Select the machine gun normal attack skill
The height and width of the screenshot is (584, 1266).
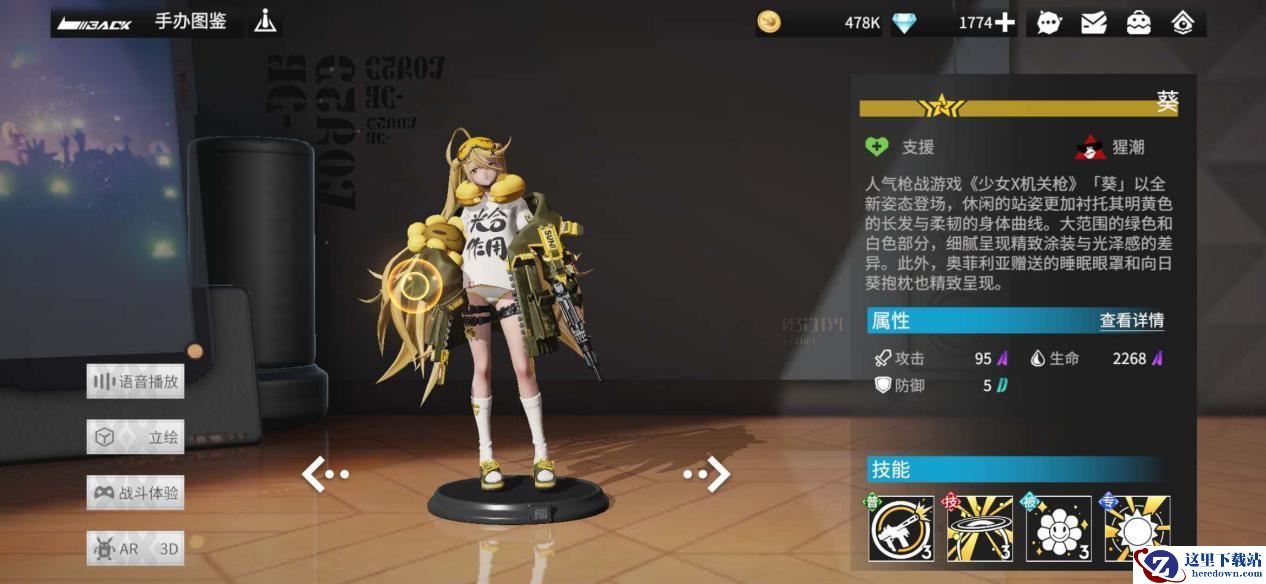point(900,528)
